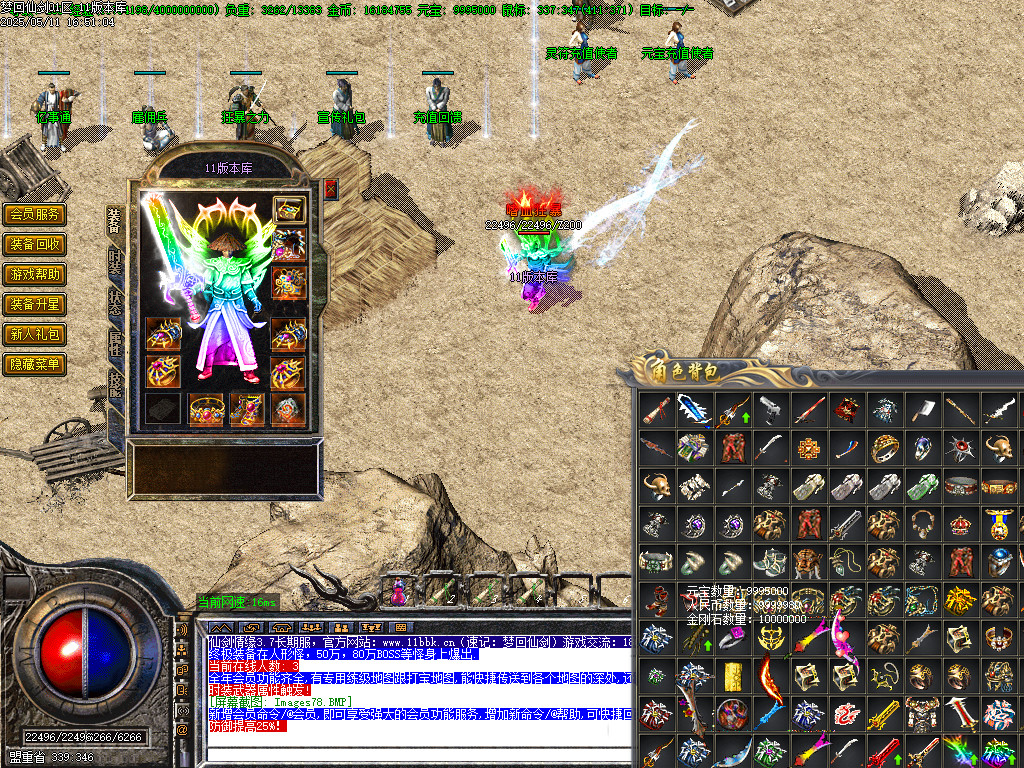The image size is (1024, 768).
Task: Claim the 新人礼包 newcomer gift pack
Action: [35, 334]
